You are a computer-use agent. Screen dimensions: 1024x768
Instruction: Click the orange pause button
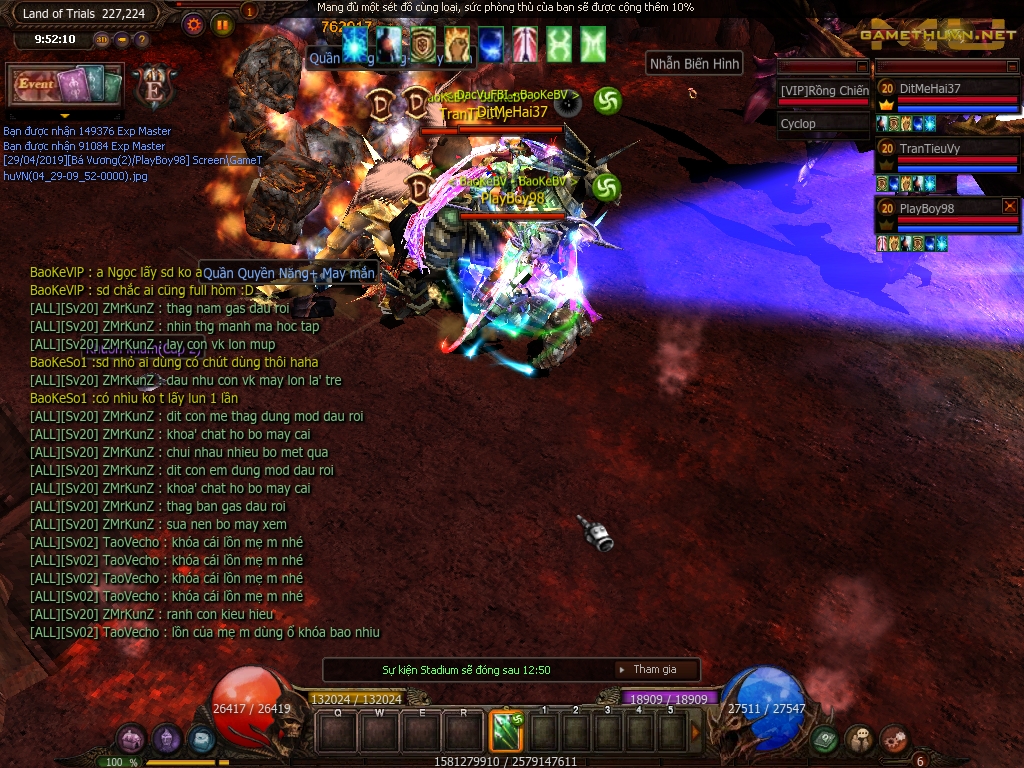pos(222,25)
